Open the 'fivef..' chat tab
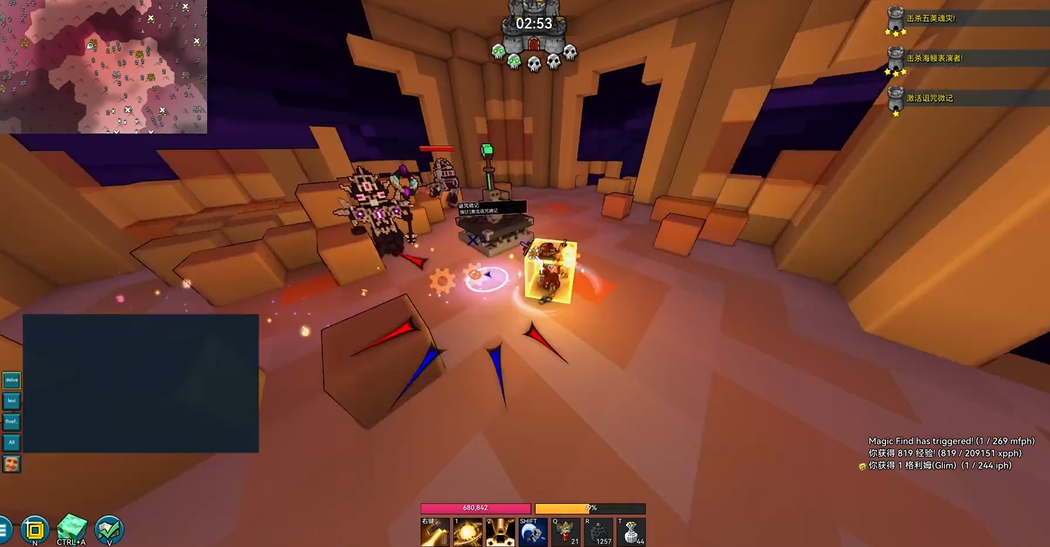The image size is (1050, 547). tap(12, 422)
